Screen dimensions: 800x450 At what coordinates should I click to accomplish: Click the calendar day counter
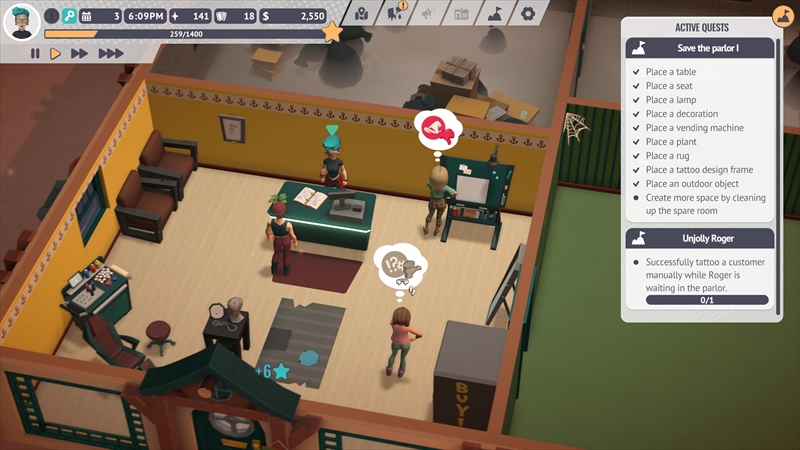pos(100,16)
